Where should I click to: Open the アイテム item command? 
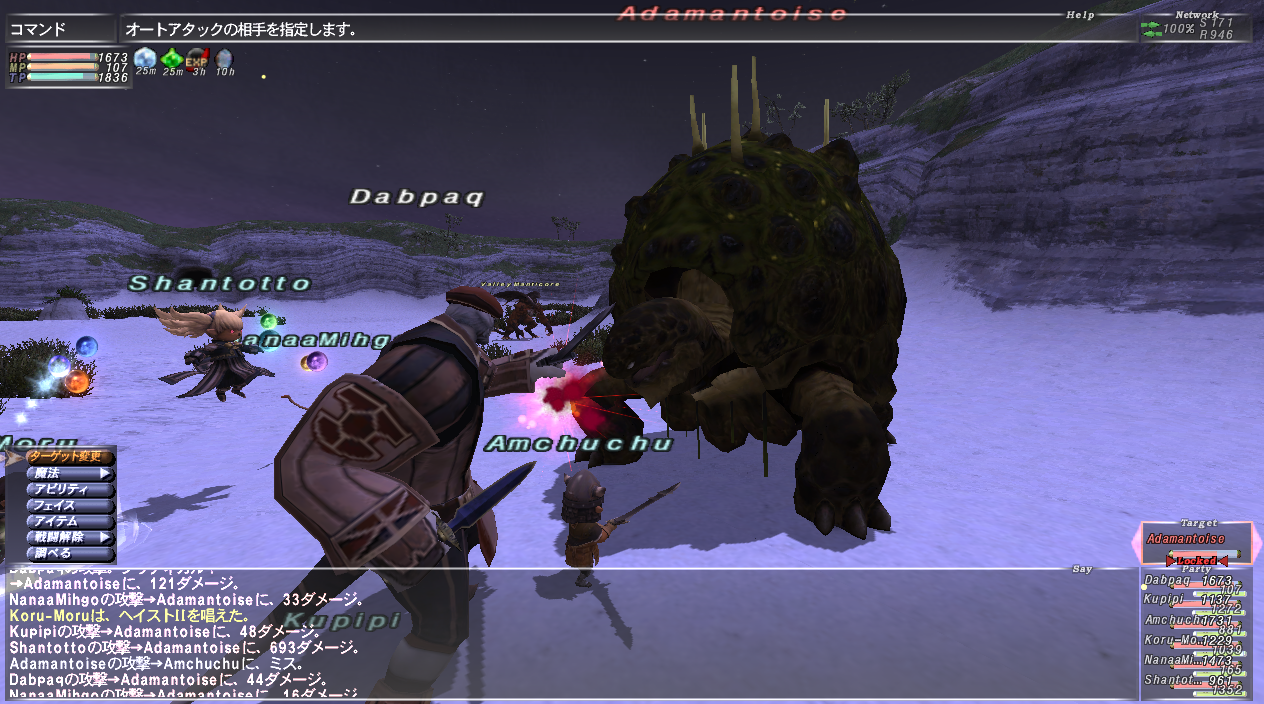click(x=70, y=521)
